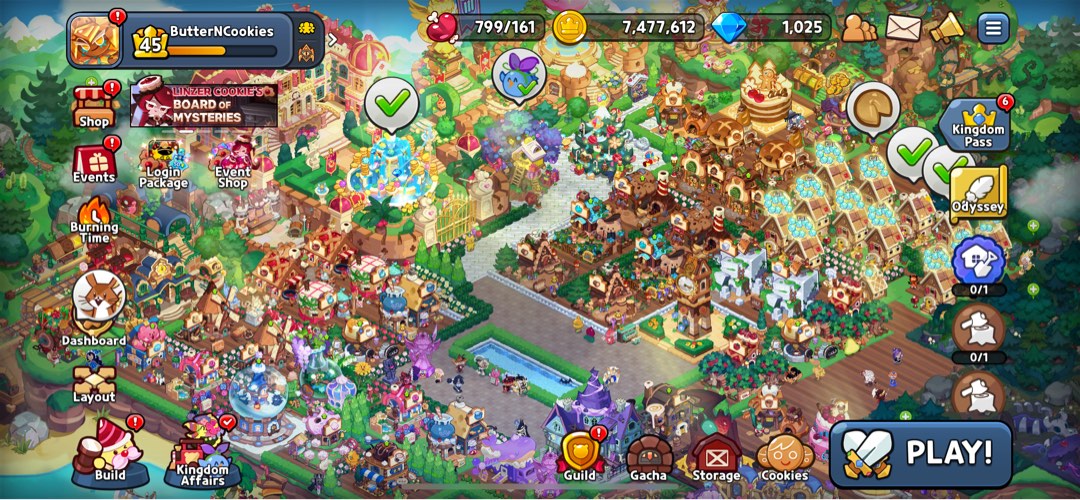The image size is (1080, 500).
Task: Open the Storage barn
Action: pos(716,458)
